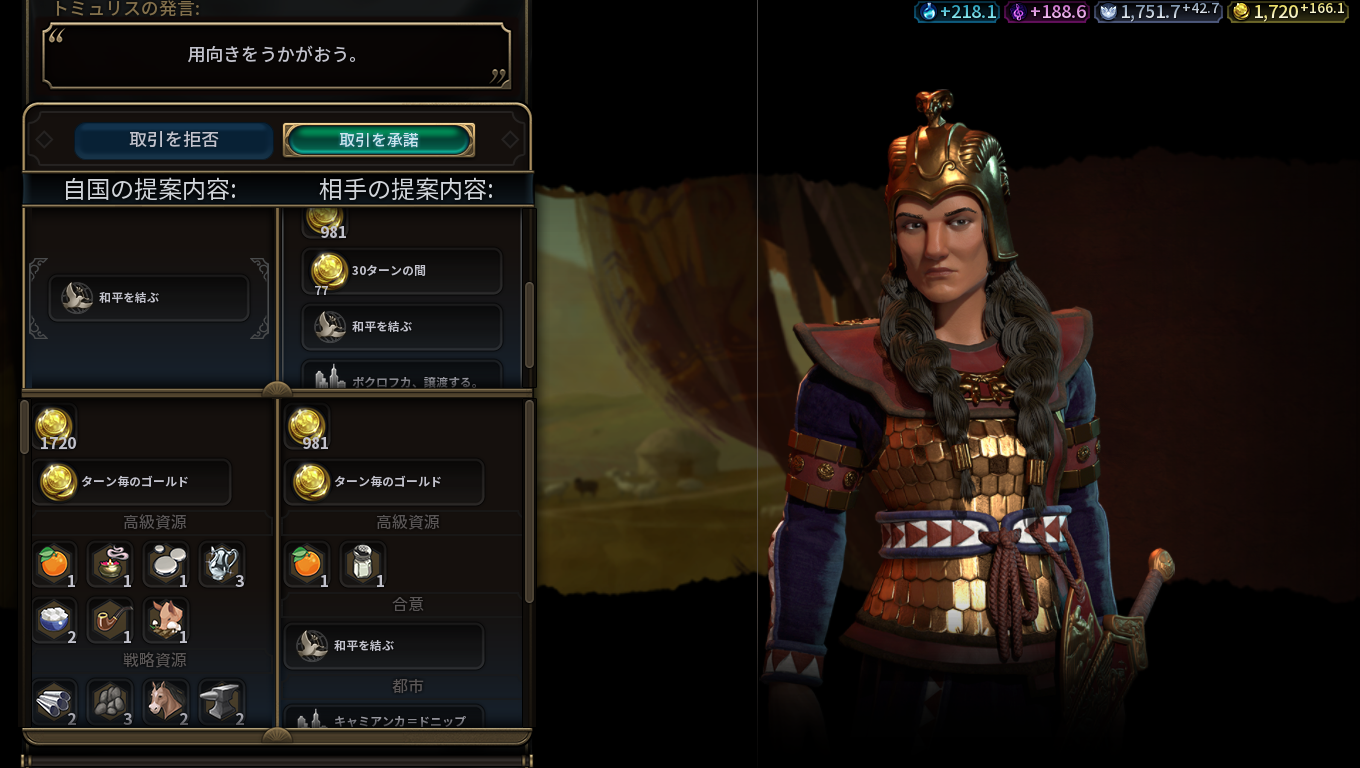This screenshot has width=1360, height=768.
Task: Select the 30ターンの間 gold item in opponent's proposal
Action: (401, 271)
